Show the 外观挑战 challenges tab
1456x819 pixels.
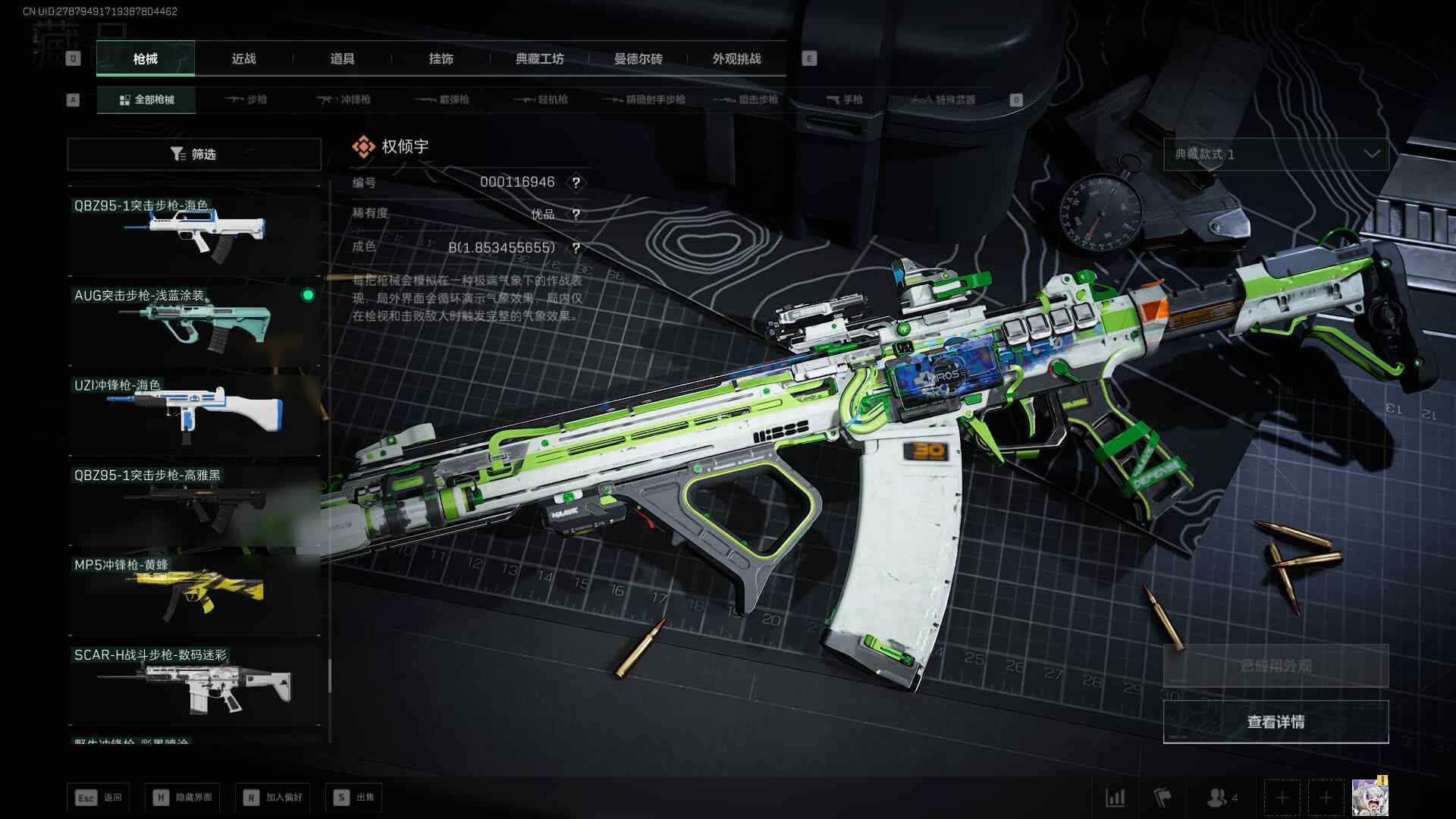pos(736,58)
